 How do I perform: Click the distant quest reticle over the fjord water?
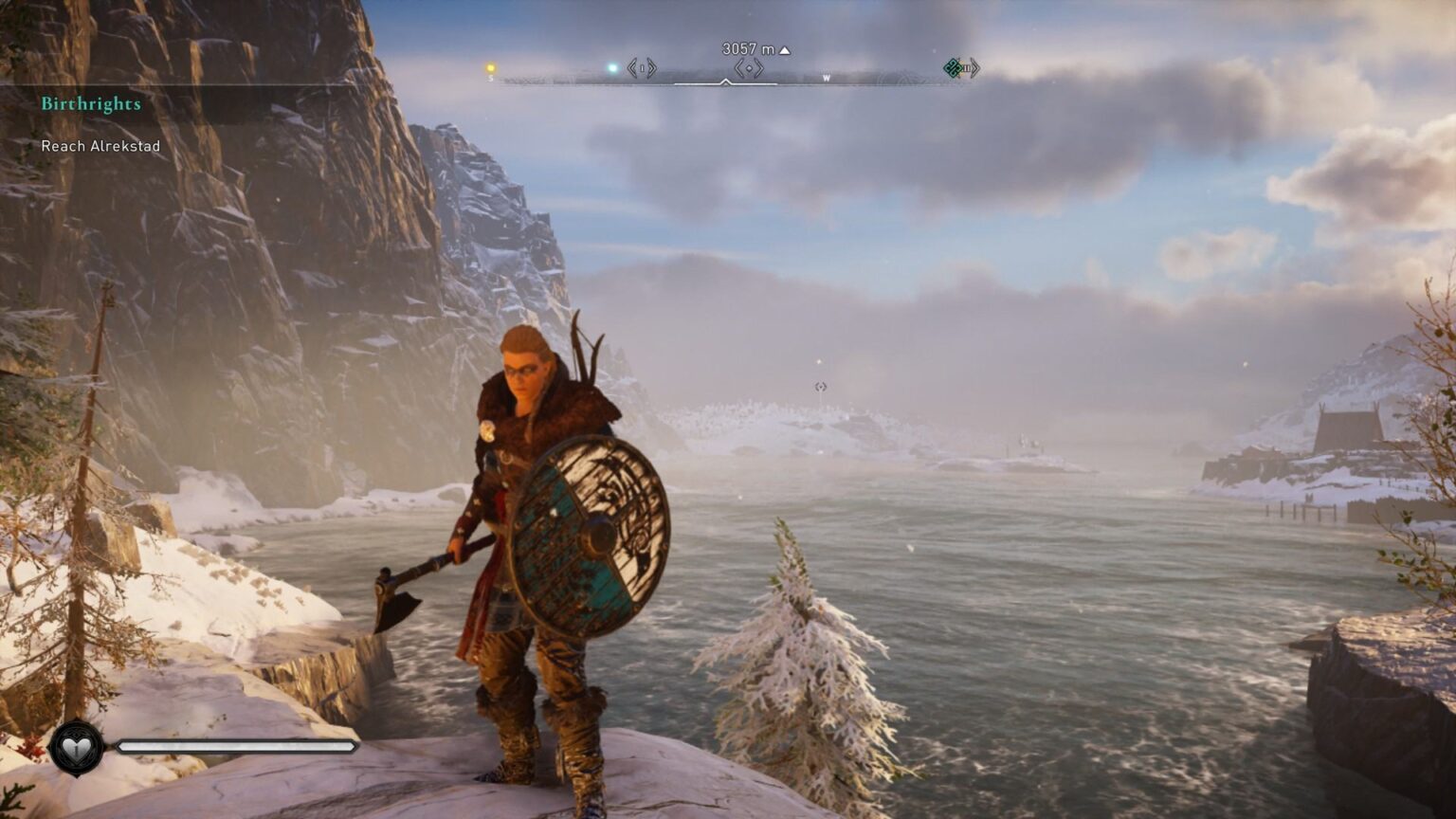pos(818,386)
